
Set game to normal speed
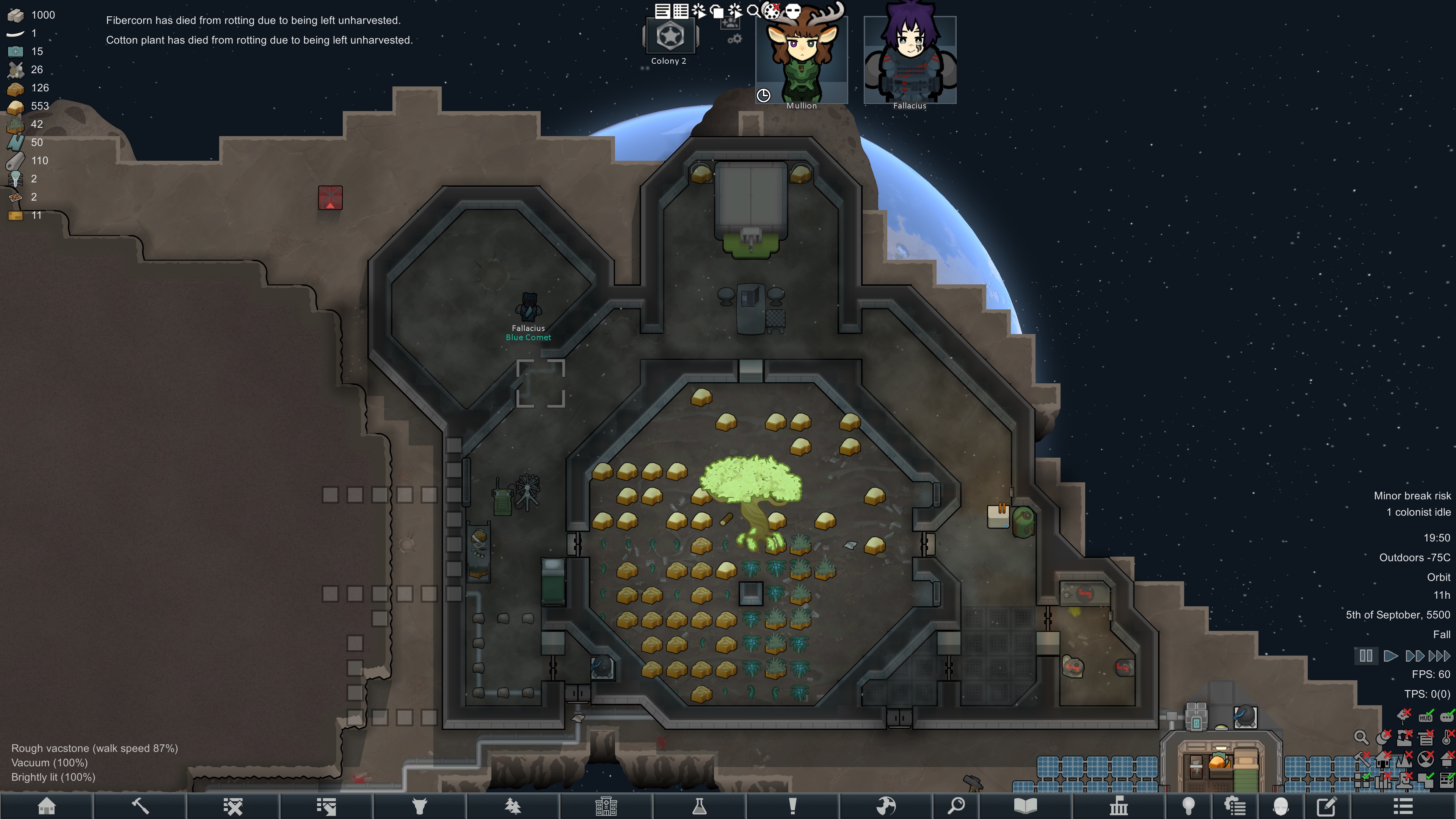pyautogui.click(x=1390, y=656)
